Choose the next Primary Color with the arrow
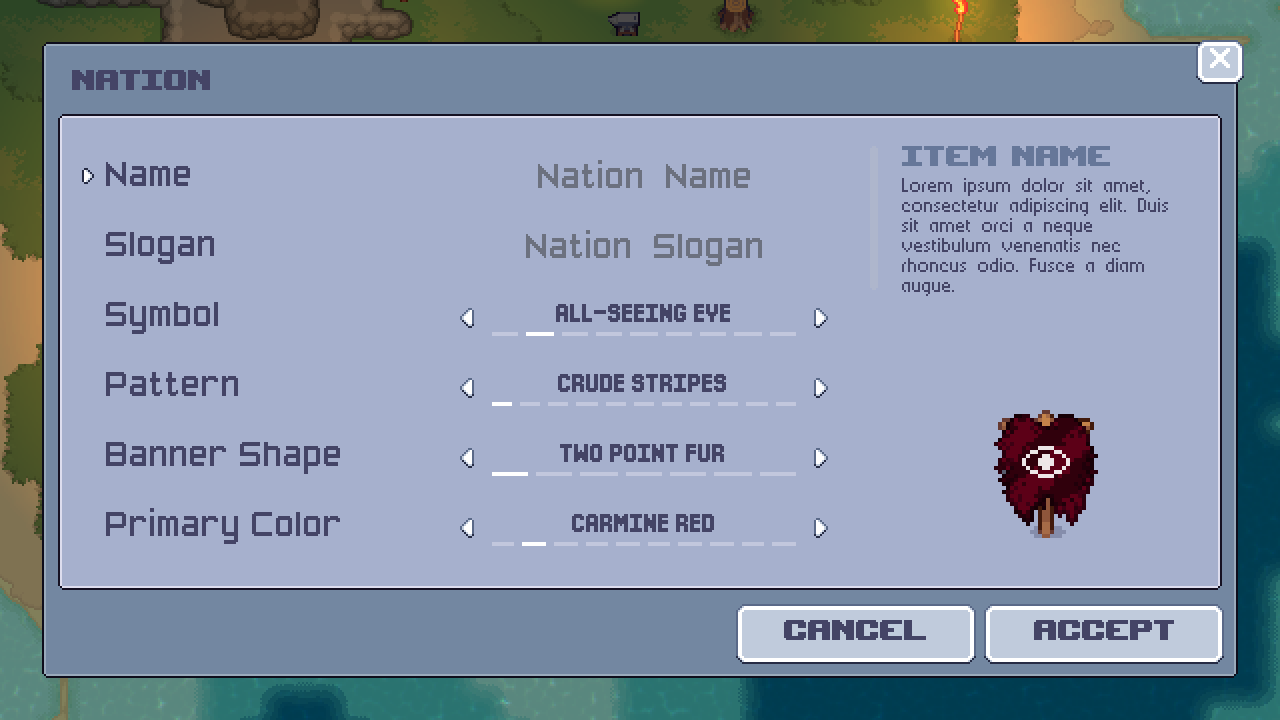The height and width of the screenshot is (720, 1280). (x=821, y=528)
